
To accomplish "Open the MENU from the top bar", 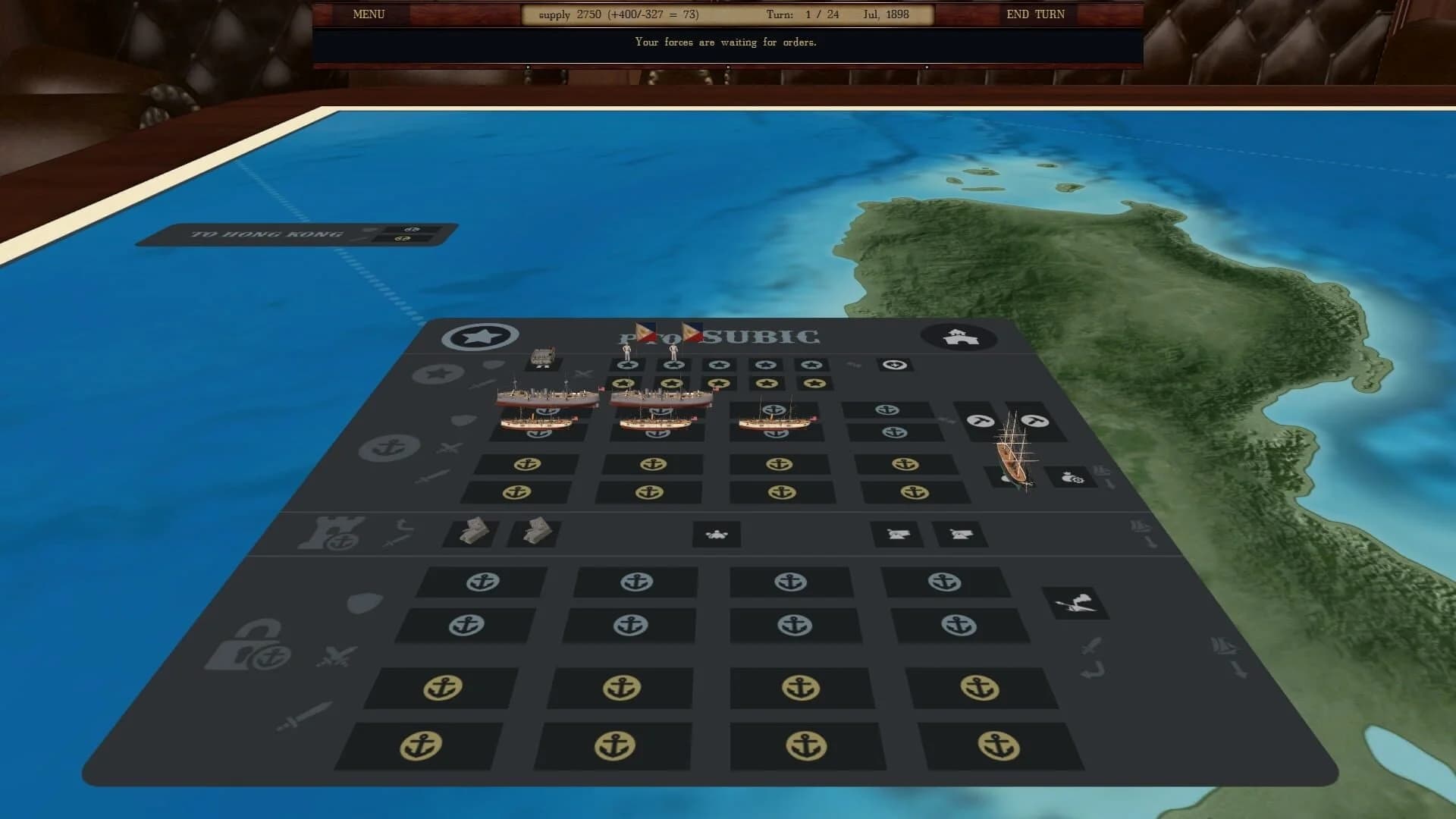I will coord(368,14).
